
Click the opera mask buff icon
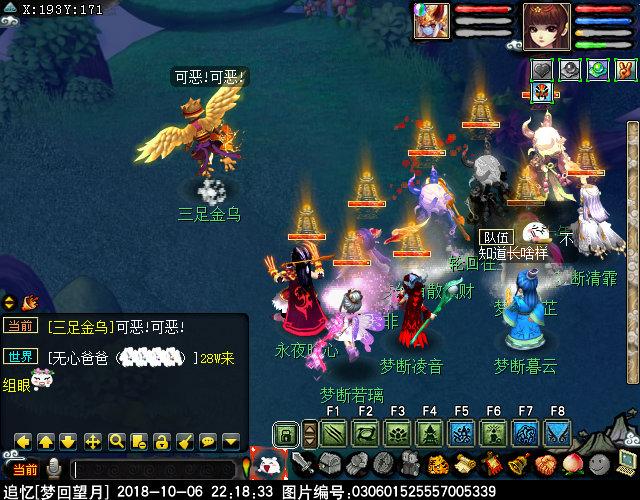coord(542,93)
